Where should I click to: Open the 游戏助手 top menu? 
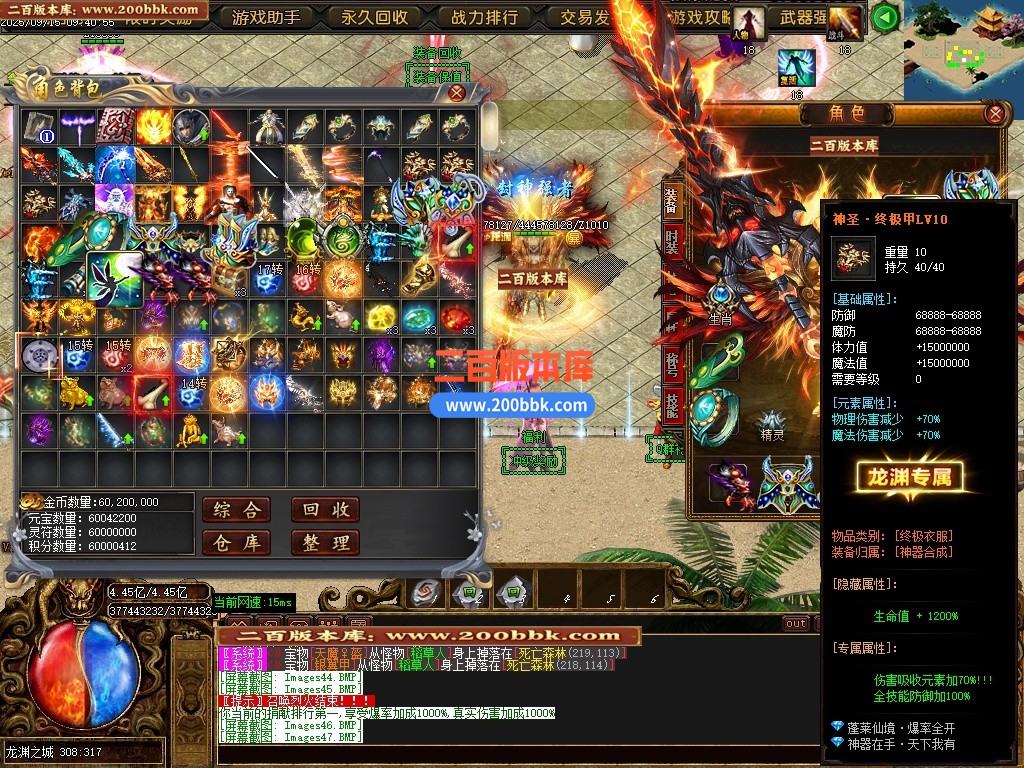pos(265,17)
